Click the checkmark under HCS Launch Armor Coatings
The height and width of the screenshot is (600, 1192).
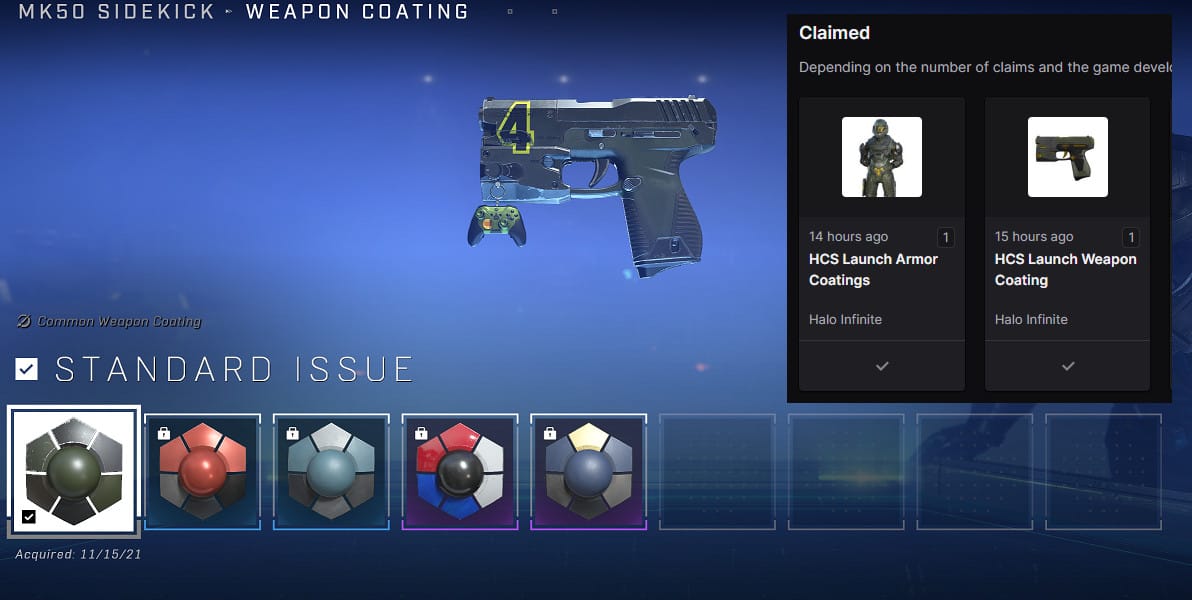[x=881, y=367]
